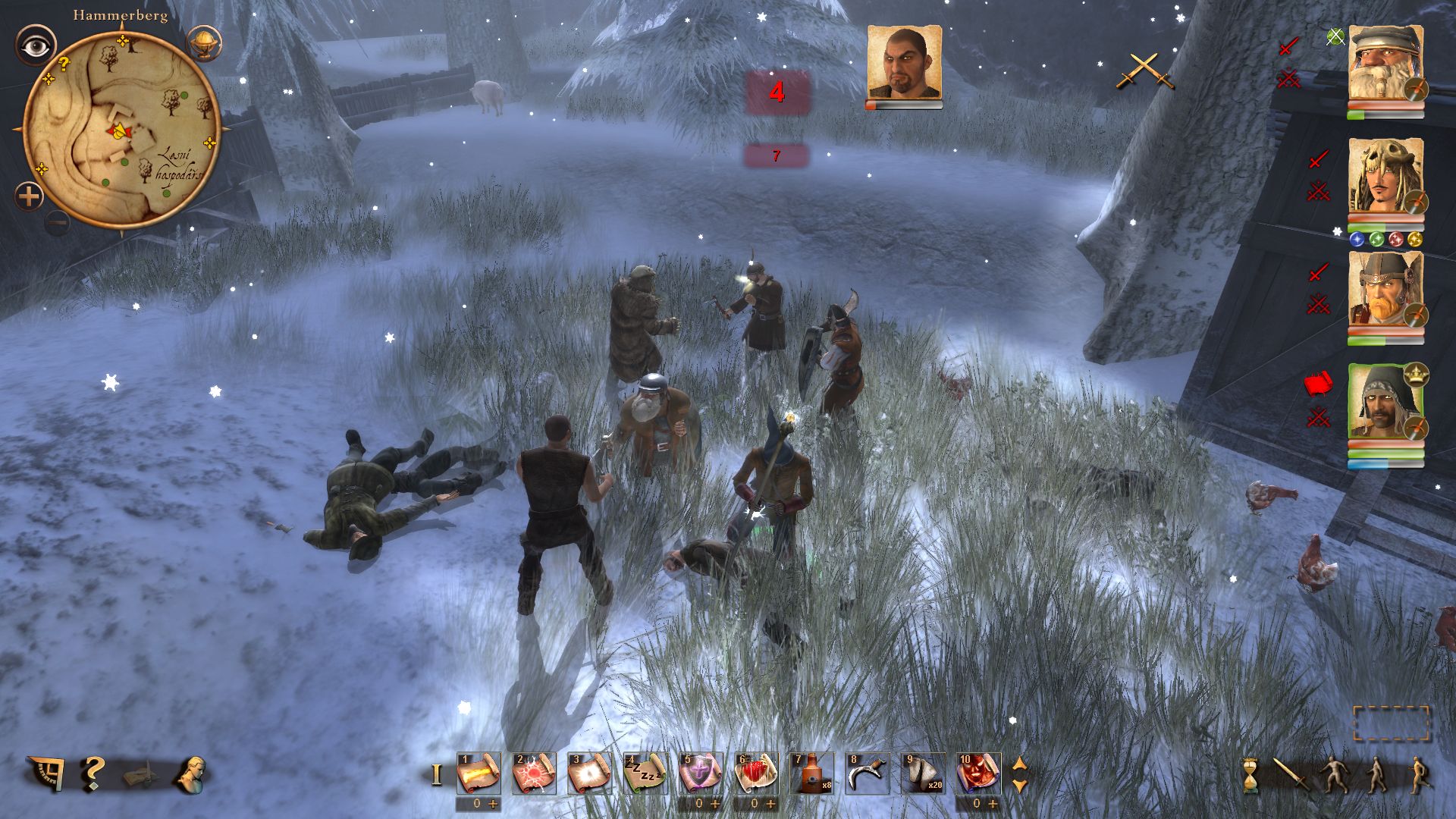
Task: Use the sleep spell scroll with Zzz
Action: pyautogui.click(x=645, y=774)
